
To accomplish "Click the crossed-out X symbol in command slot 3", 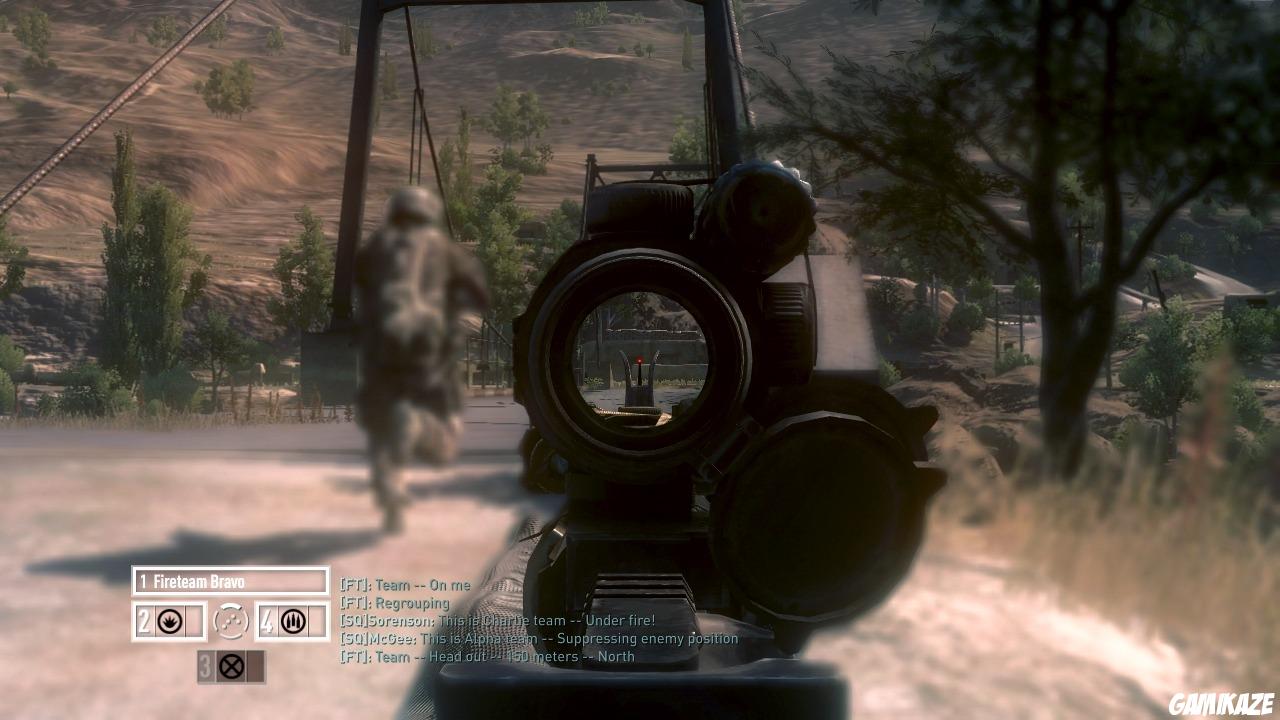I will 231,666.
